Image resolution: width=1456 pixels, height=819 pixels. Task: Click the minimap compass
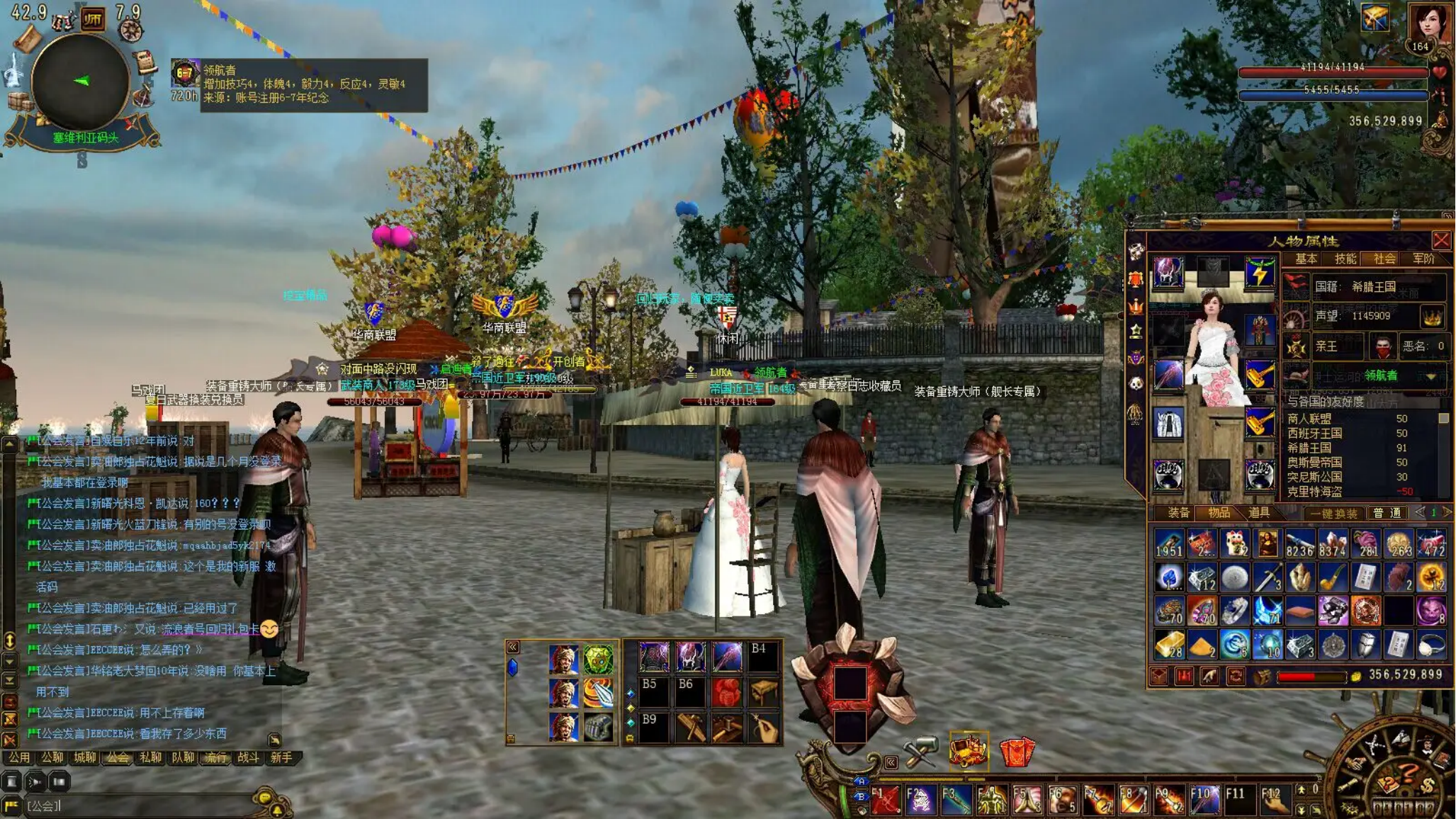[80, 81]
